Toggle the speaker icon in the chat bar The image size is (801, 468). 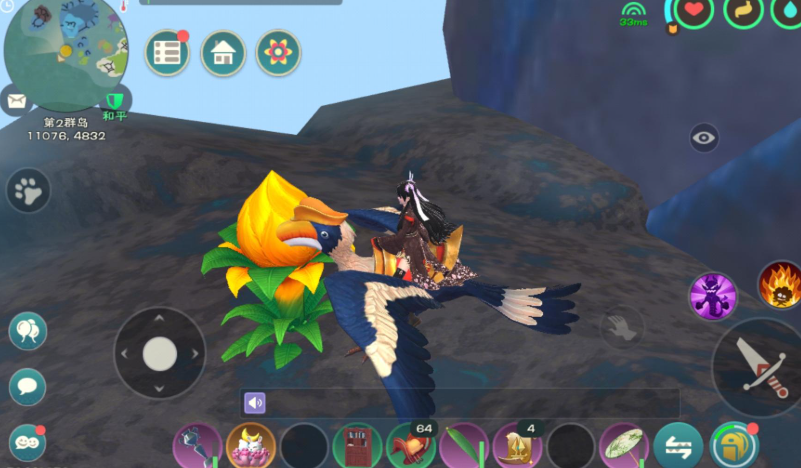255,403
